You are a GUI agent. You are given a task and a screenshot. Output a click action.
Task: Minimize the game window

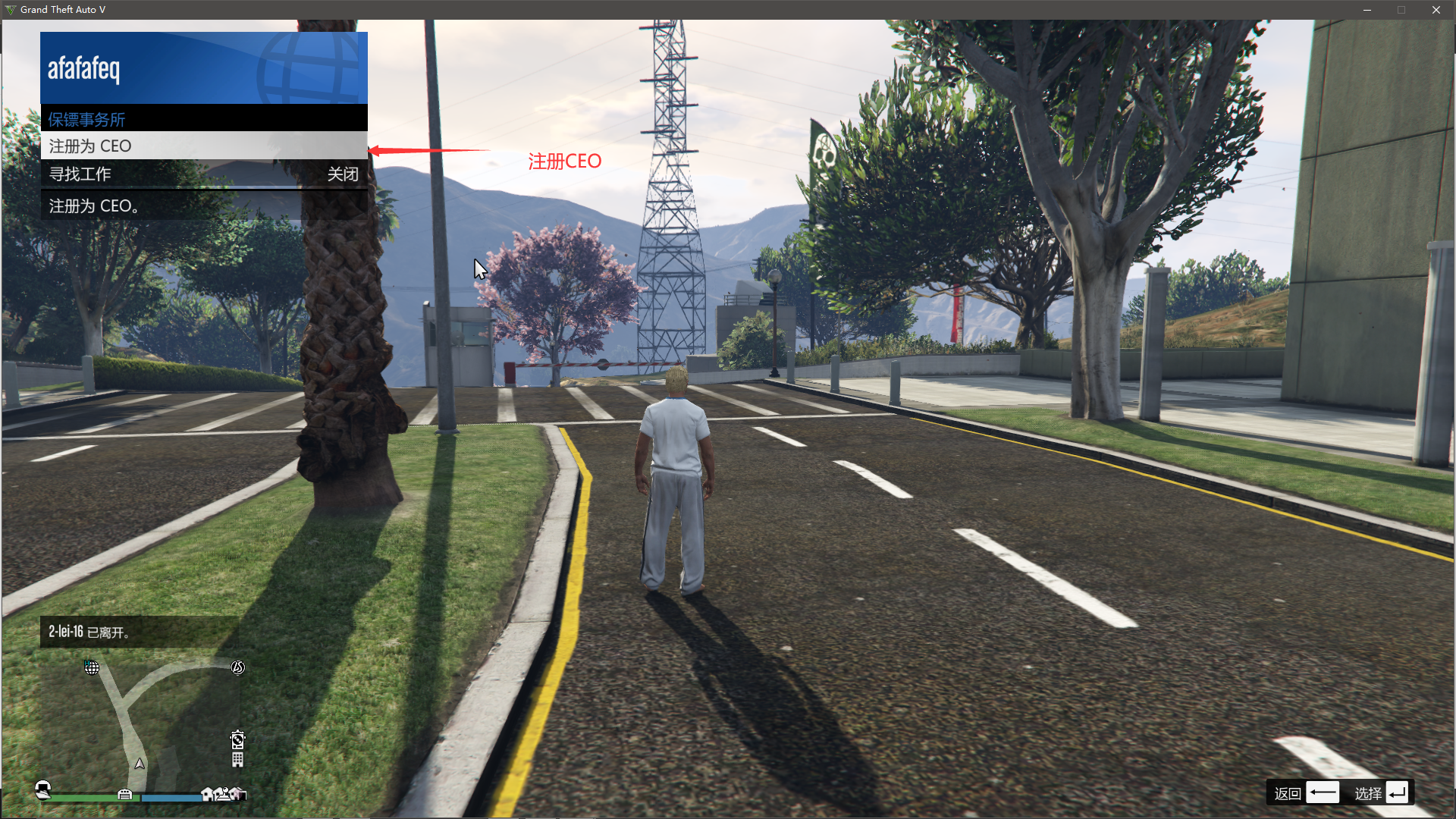point(1367,10)
